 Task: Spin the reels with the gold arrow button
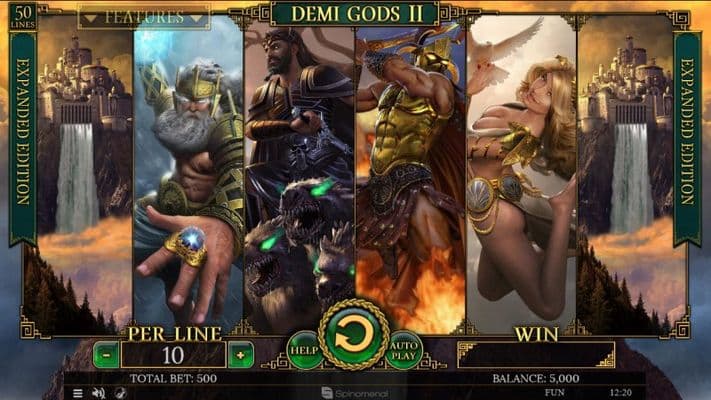click(x=353, y=335)
